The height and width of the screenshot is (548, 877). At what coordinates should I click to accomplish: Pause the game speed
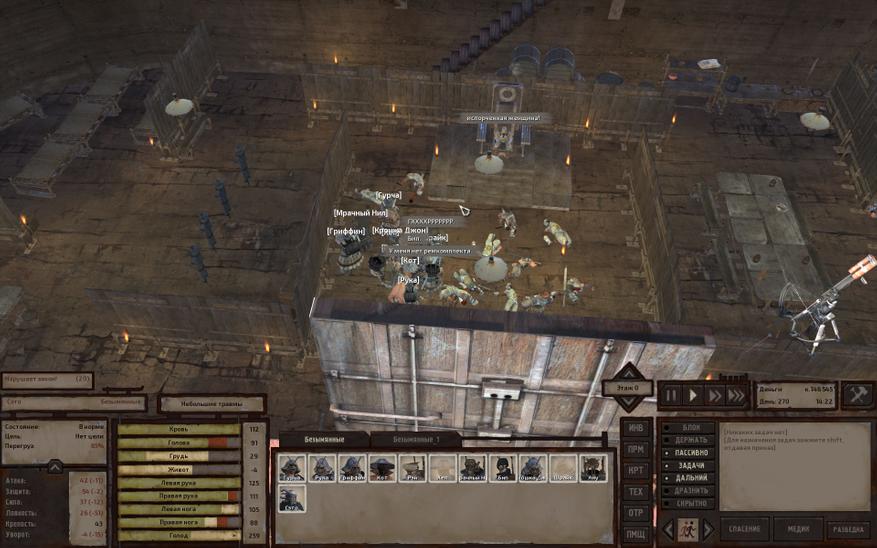[x=672, y=395]
